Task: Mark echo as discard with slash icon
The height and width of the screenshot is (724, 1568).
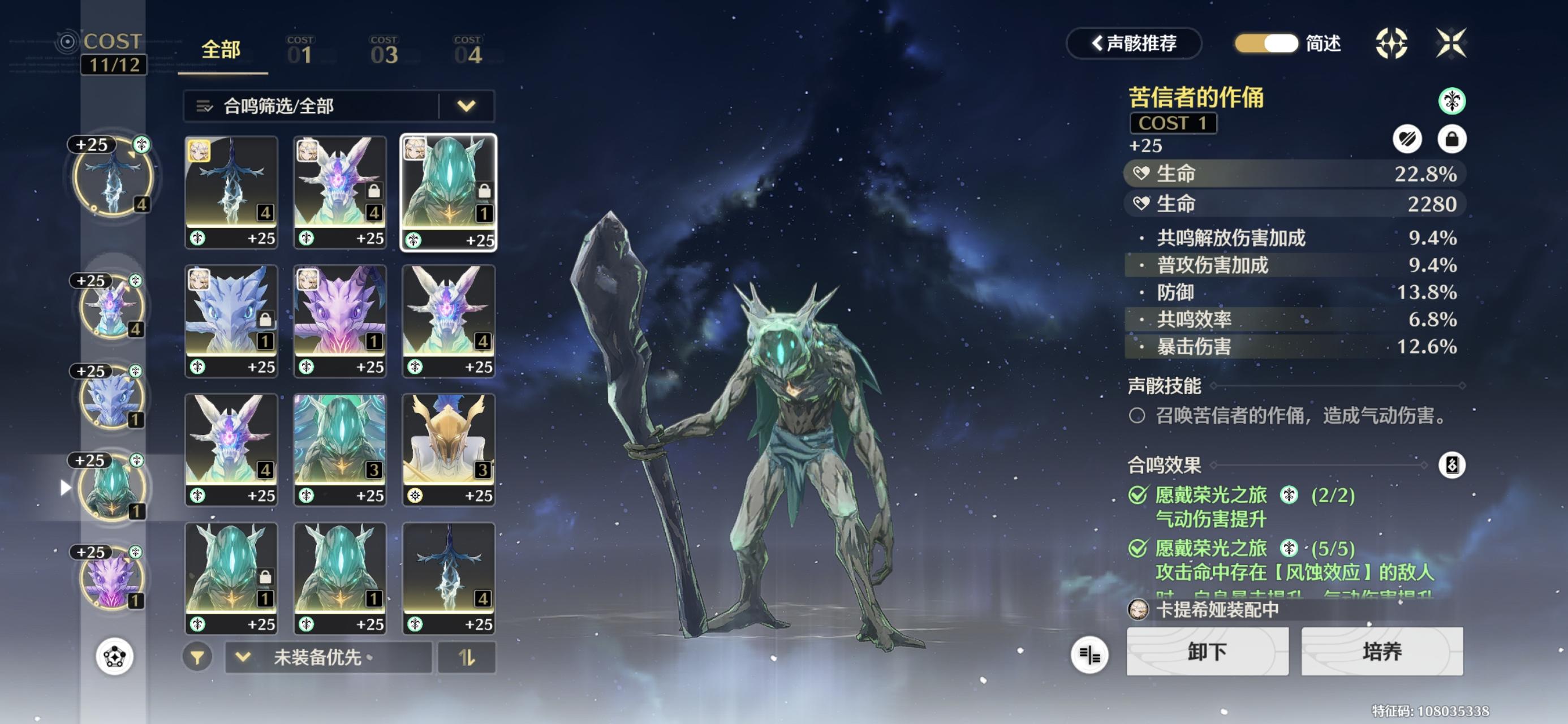Action: (1407, 140)
